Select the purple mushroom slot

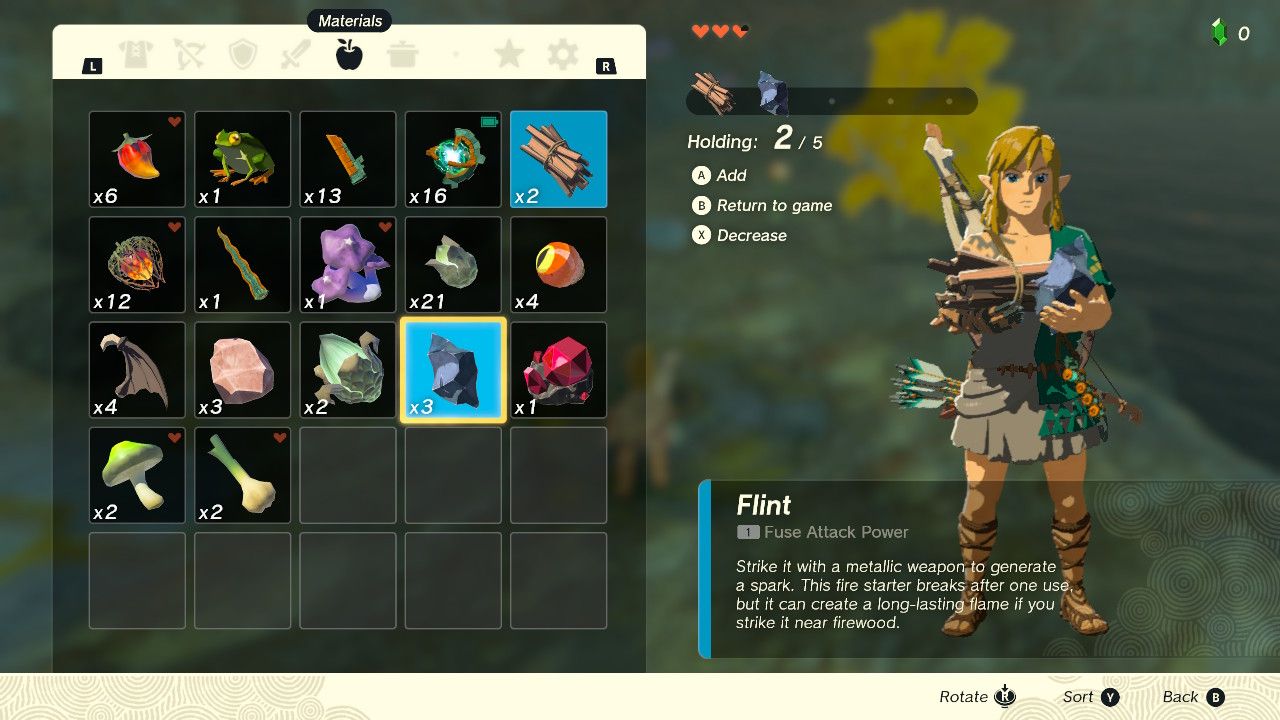[x=348, y=265]
